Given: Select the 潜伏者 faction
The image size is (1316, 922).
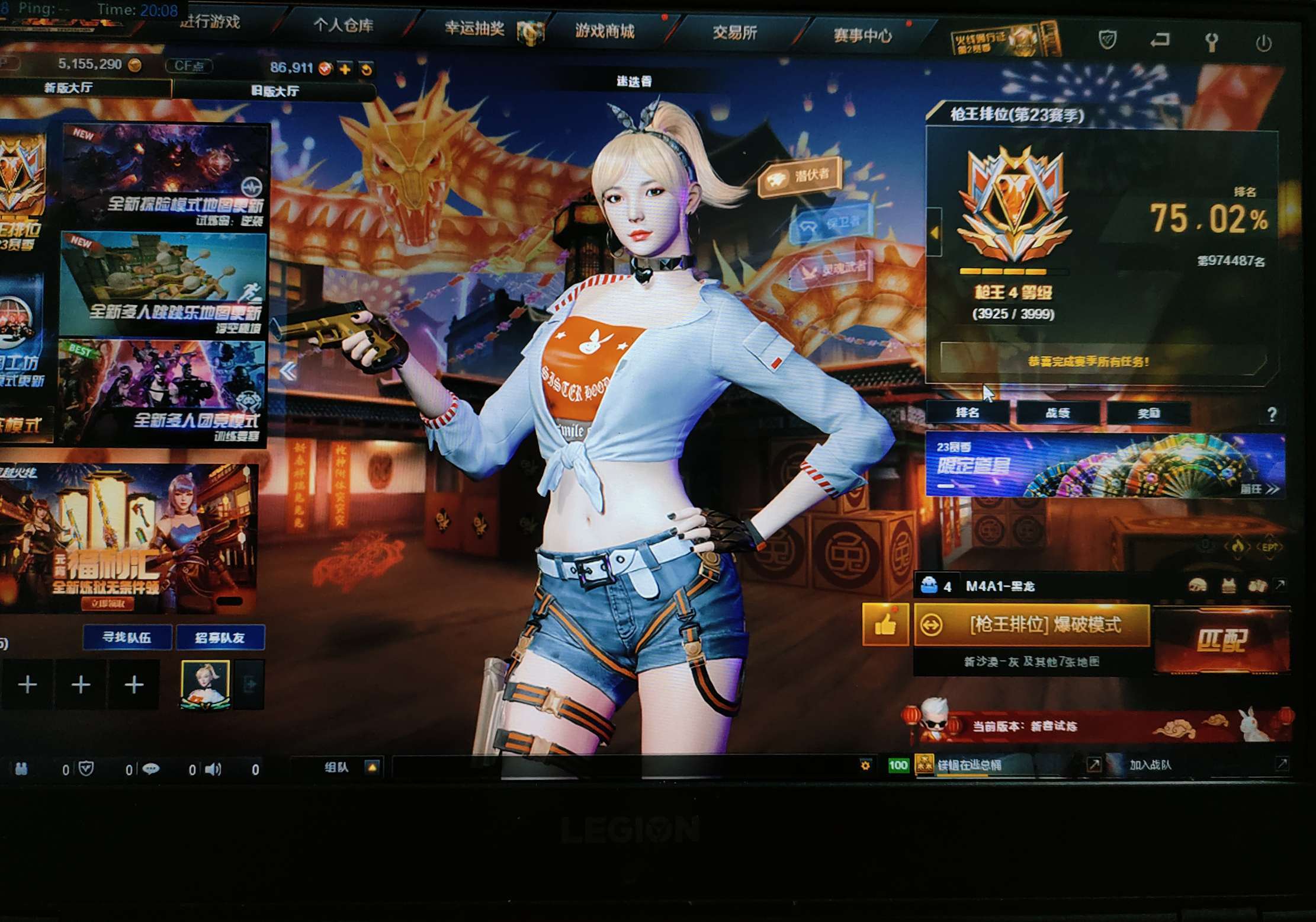Looking at the screenshot, I should tap(800, 175).
